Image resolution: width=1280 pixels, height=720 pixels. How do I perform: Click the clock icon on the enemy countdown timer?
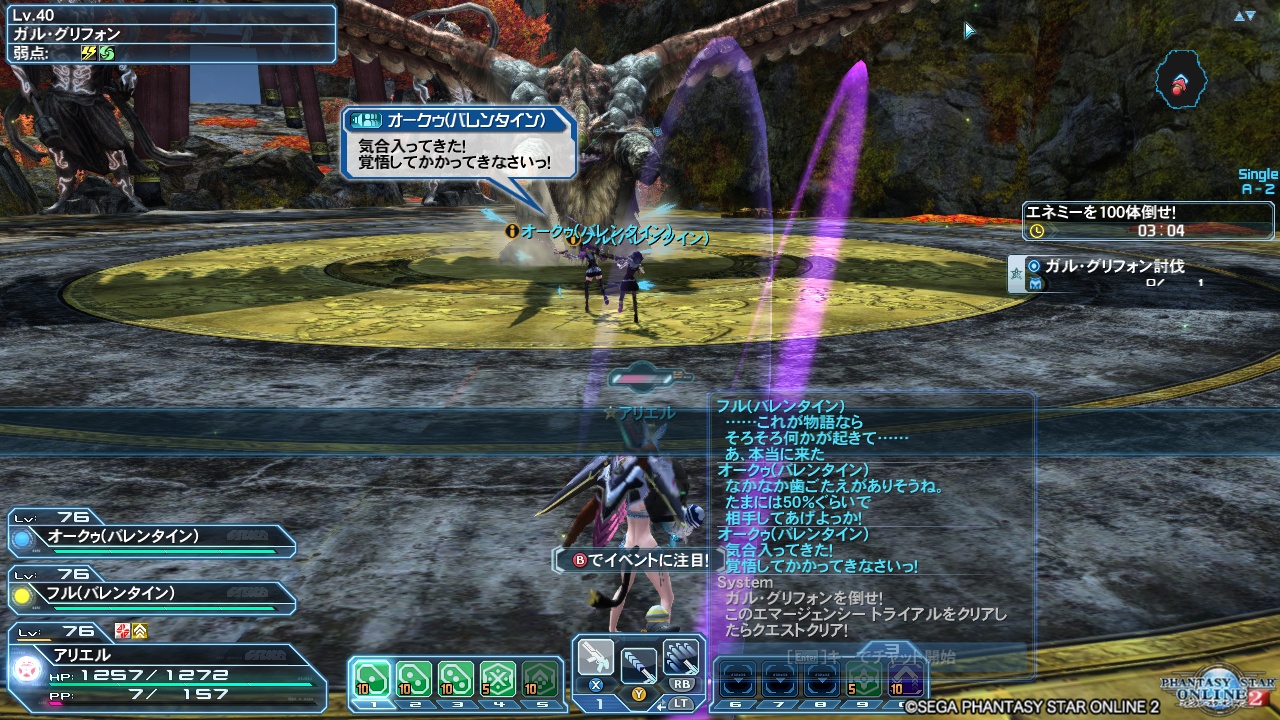coord(1036,230)
